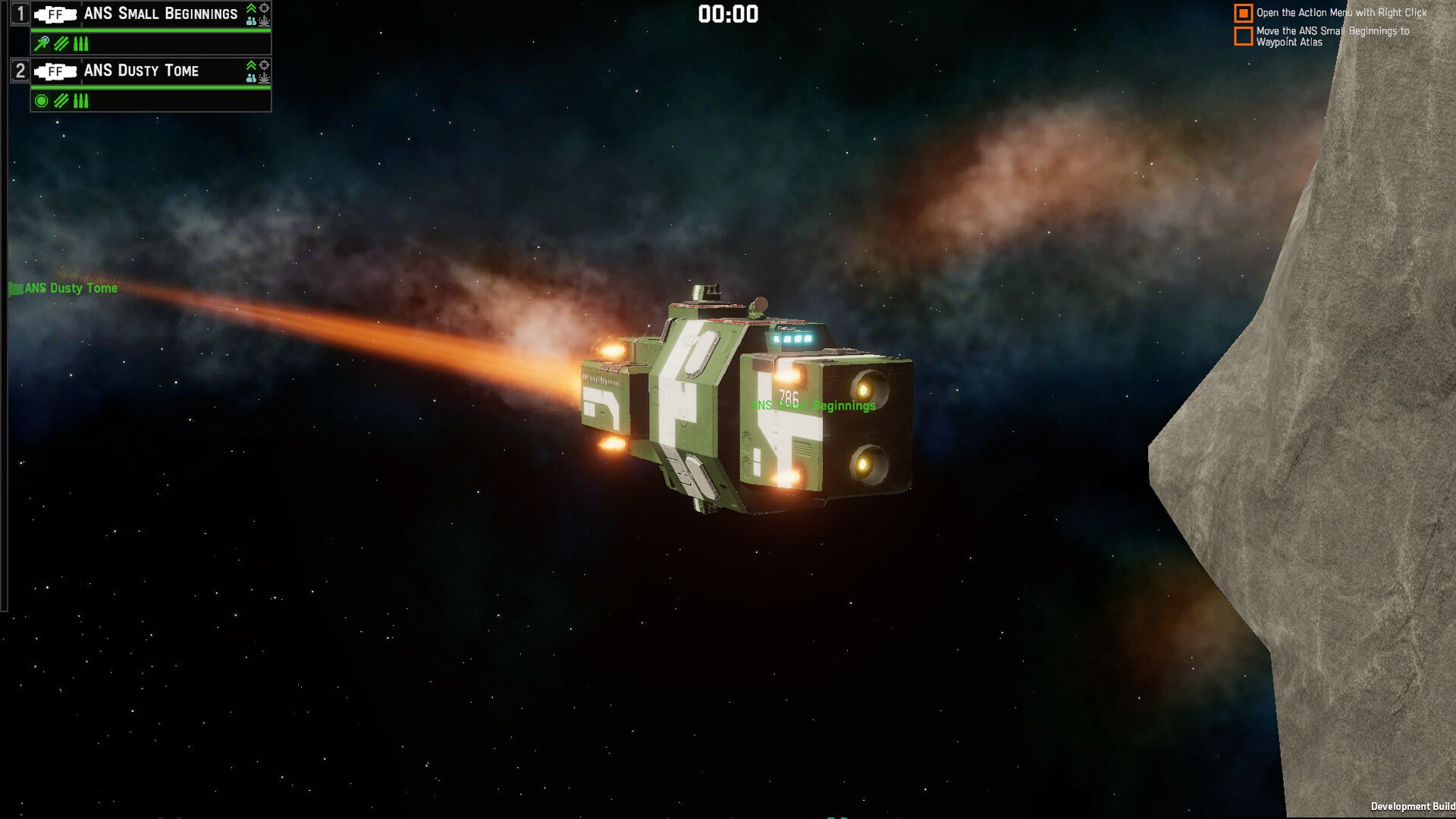Select the ANS Small Beginnings ship silhouette icon
Viewport: 1456px width, 819px height.
click(55, 13)
